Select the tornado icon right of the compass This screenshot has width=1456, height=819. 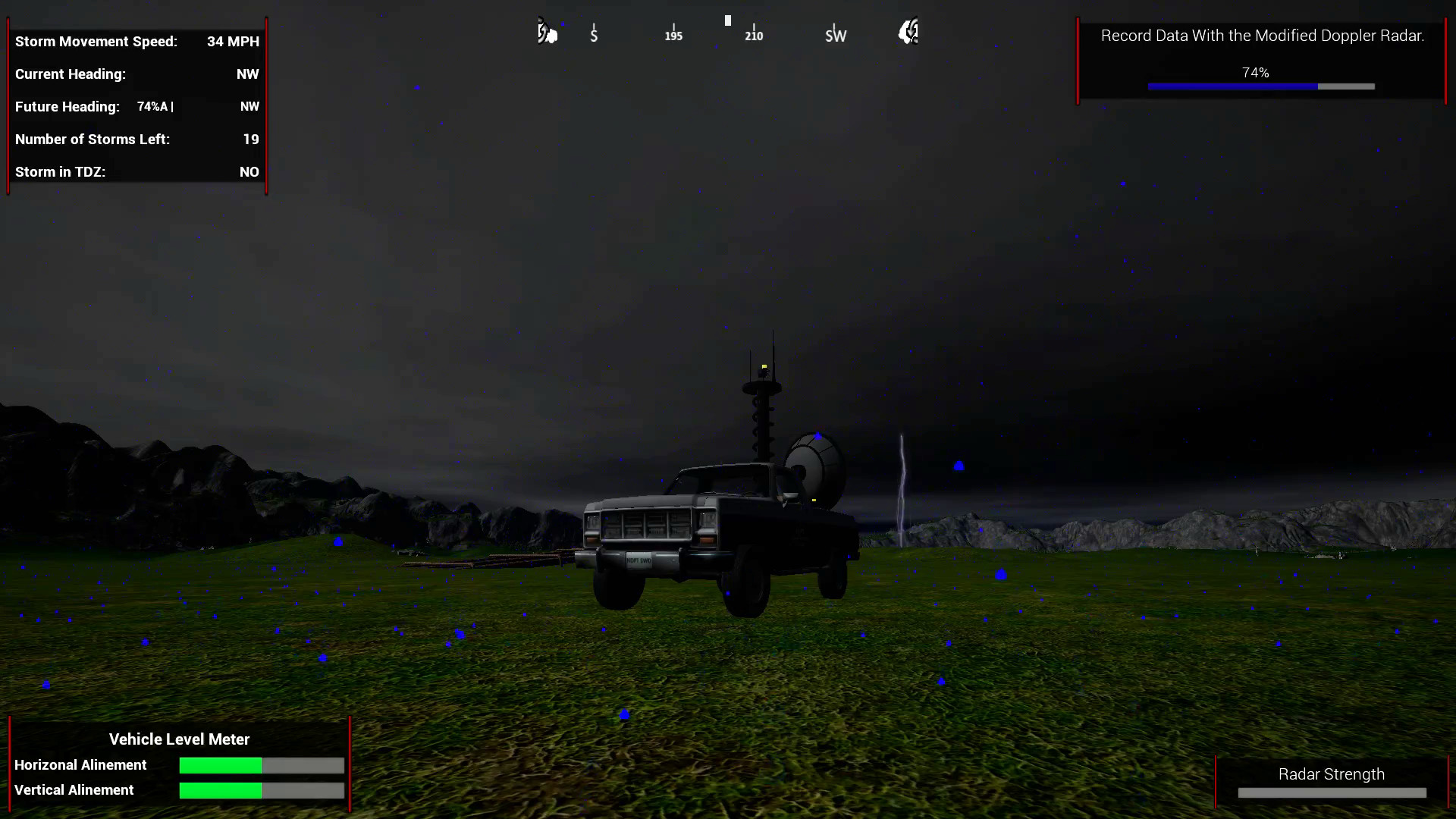pos(908,32)
